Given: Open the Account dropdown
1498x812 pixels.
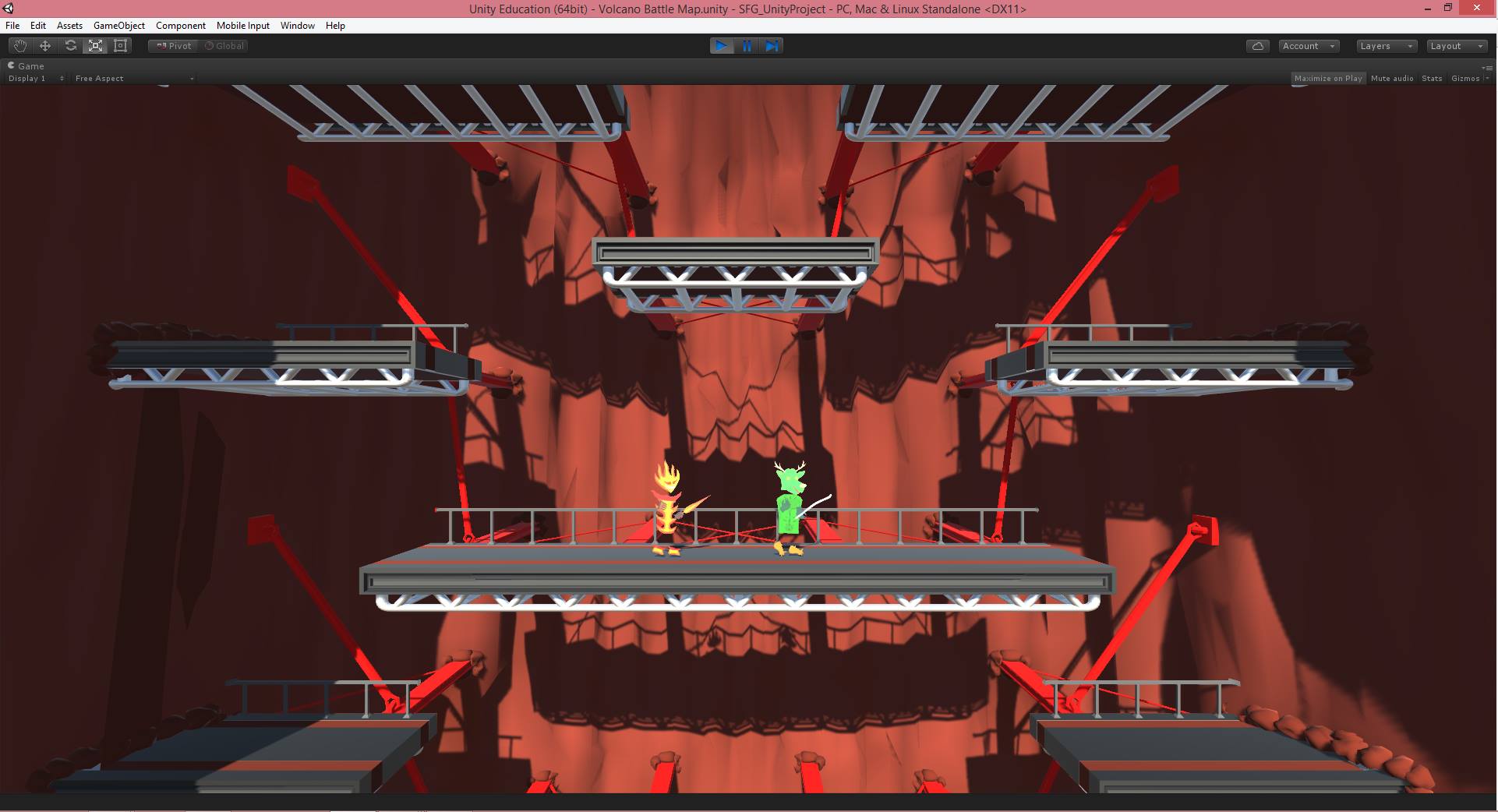Looking at the screenshot, I should (1307, 46).
